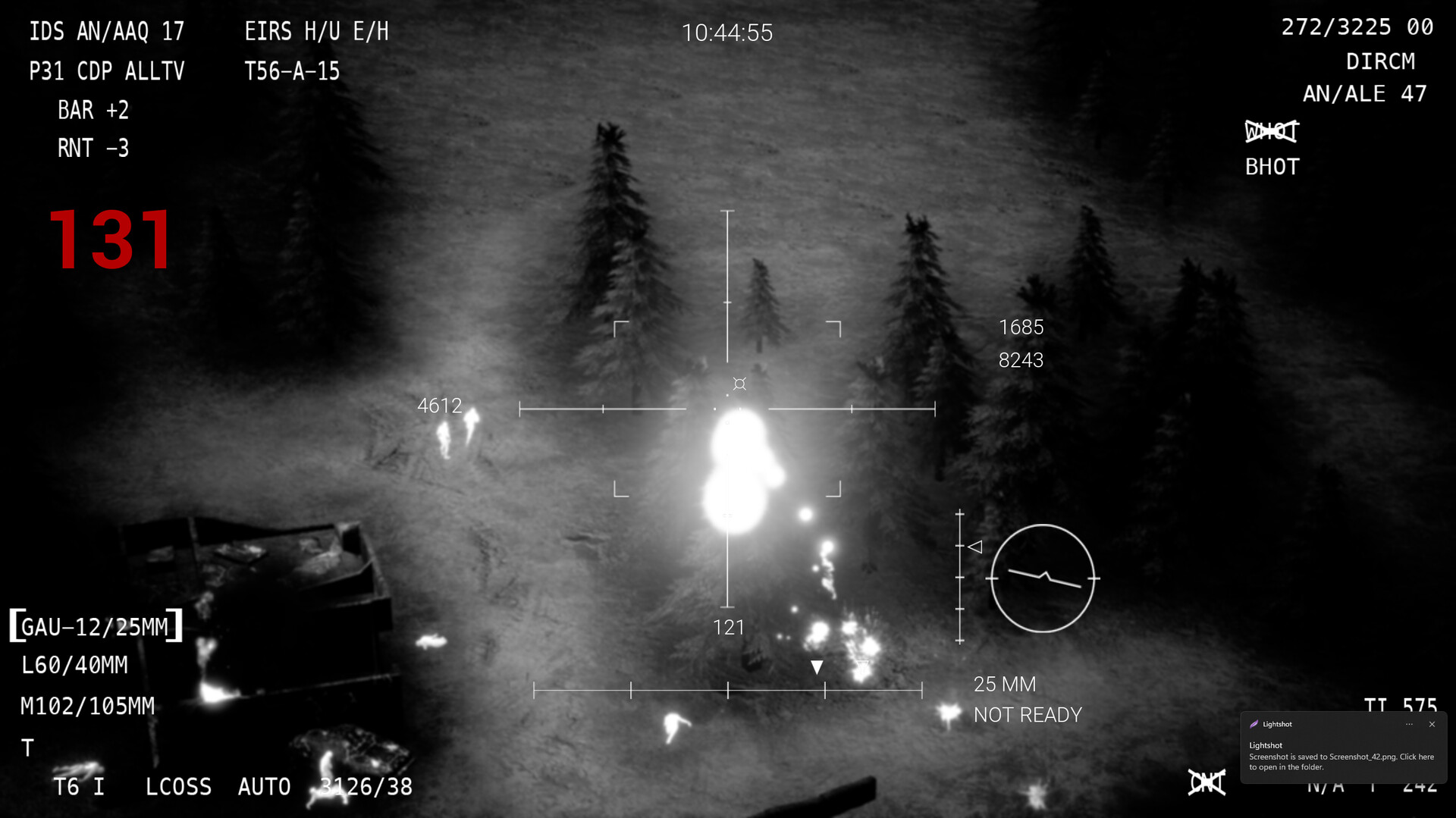Screen dimensions: 1456x818
Task: Open the BAR +2 adjustment control
Action: (x=93, y=110)
